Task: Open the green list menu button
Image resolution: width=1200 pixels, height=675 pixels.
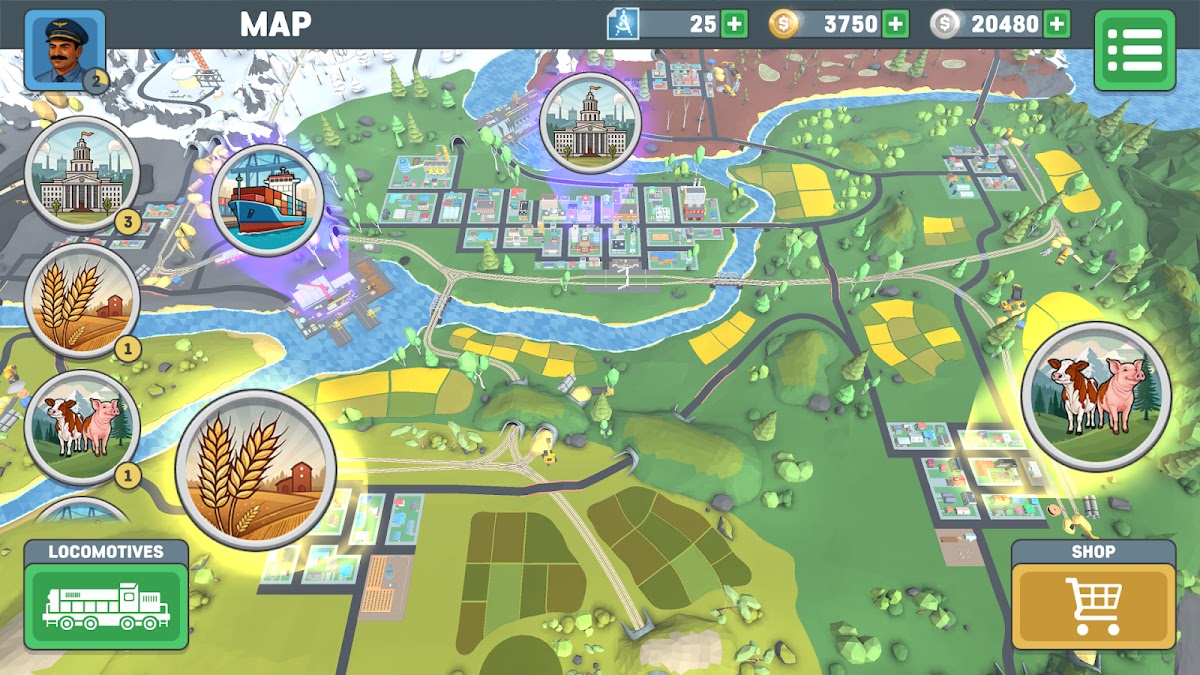Action: 1134,50
